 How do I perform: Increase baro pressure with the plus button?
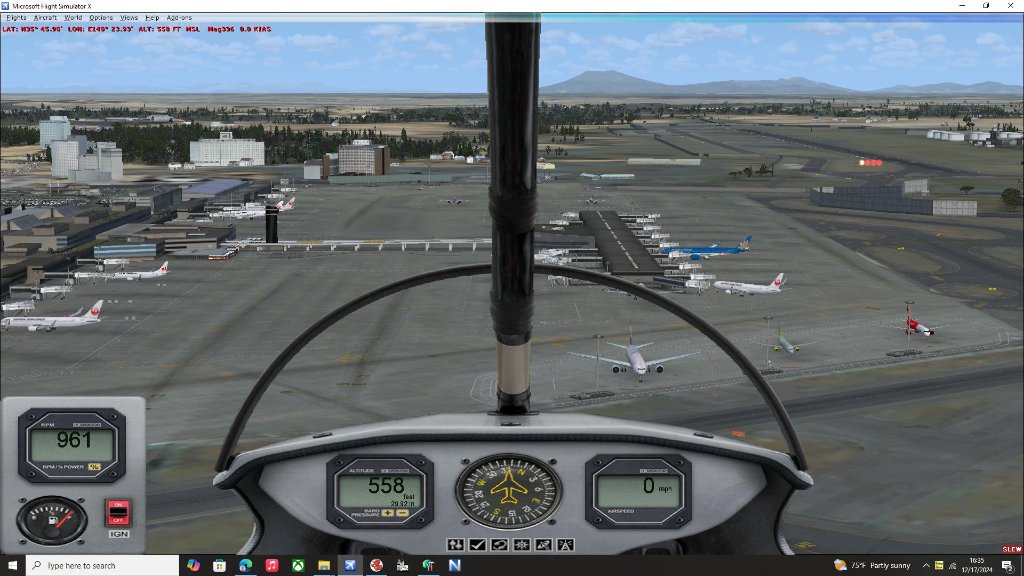(386, 513)
